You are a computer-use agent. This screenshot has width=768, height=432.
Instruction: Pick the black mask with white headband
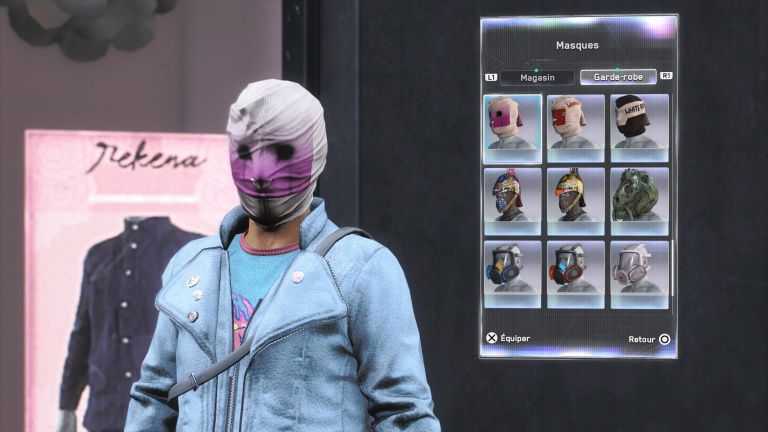639,127
